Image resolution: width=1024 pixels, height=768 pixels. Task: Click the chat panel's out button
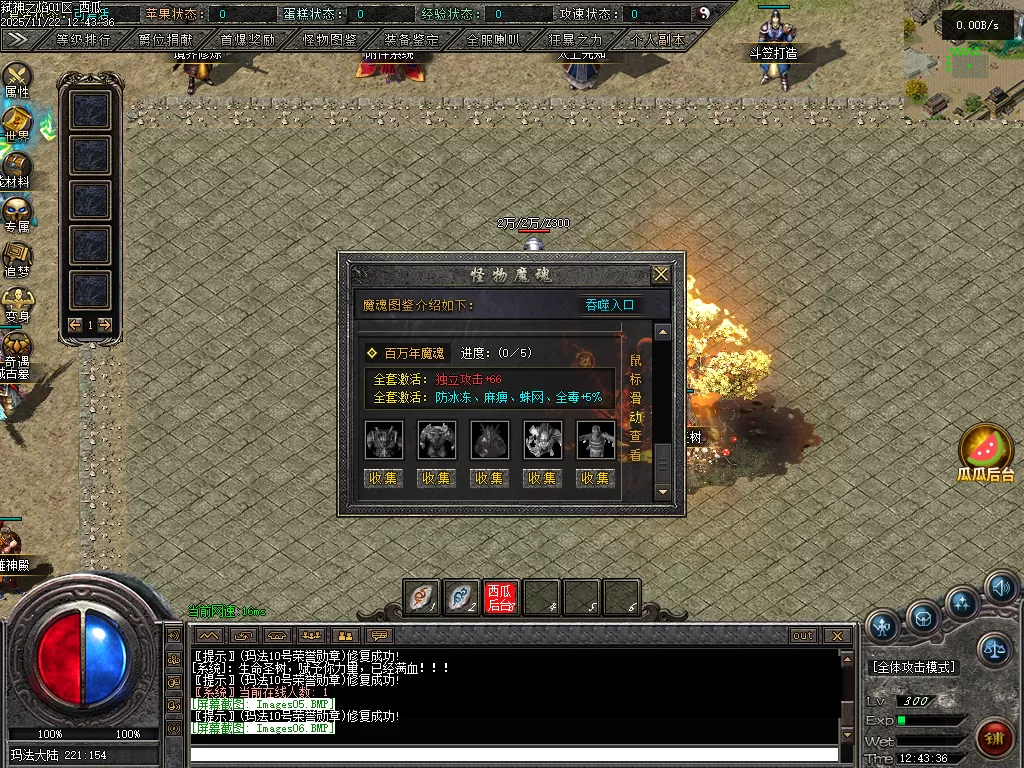[x=803, y=636]
